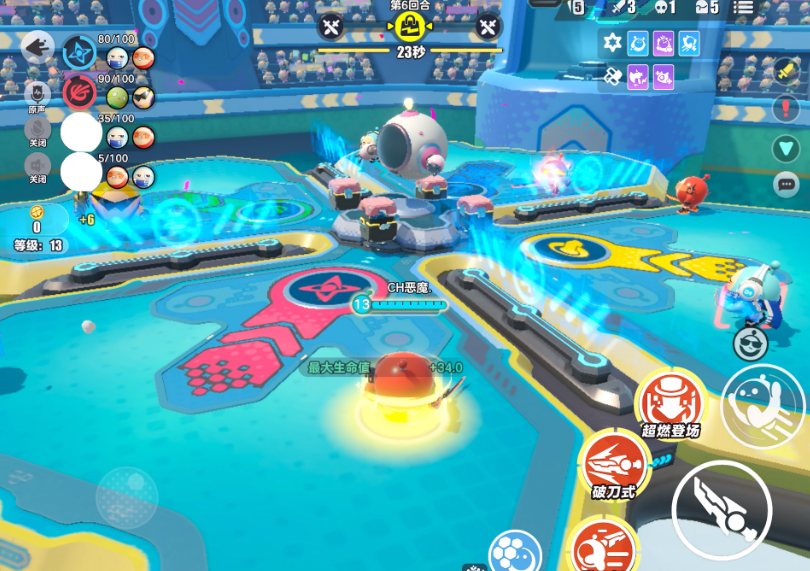Select the blue shuriken team icon
Image resolution: width=810 pixels, height=571 pixels.
[x=79, y=53]
